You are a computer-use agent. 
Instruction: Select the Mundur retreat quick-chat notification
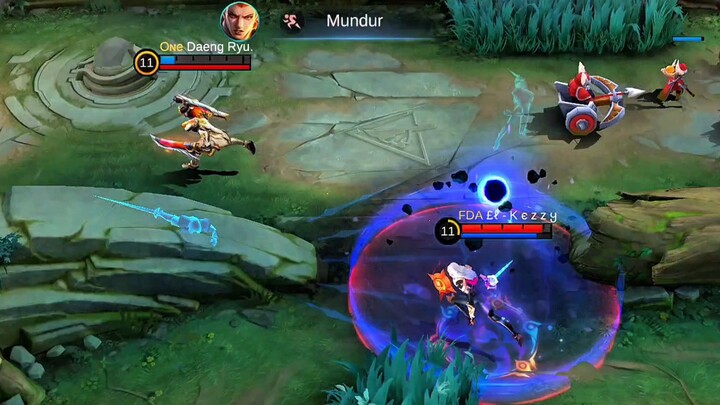[354, 20]
